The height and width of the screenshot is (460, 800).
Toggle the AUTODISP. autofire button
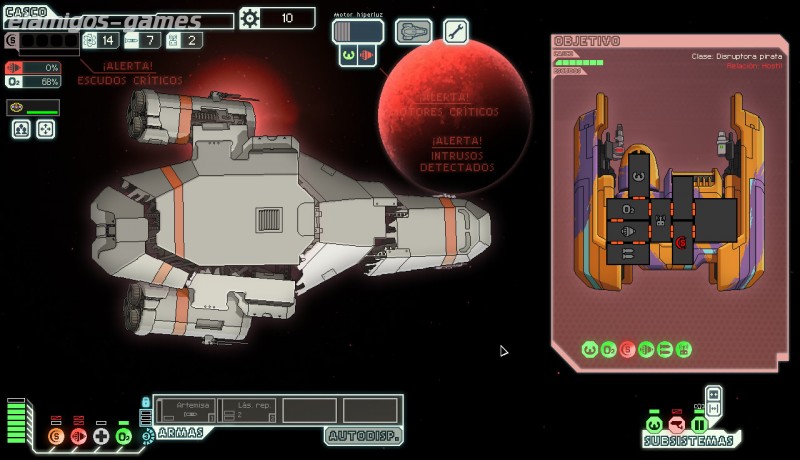click(363, 436)
